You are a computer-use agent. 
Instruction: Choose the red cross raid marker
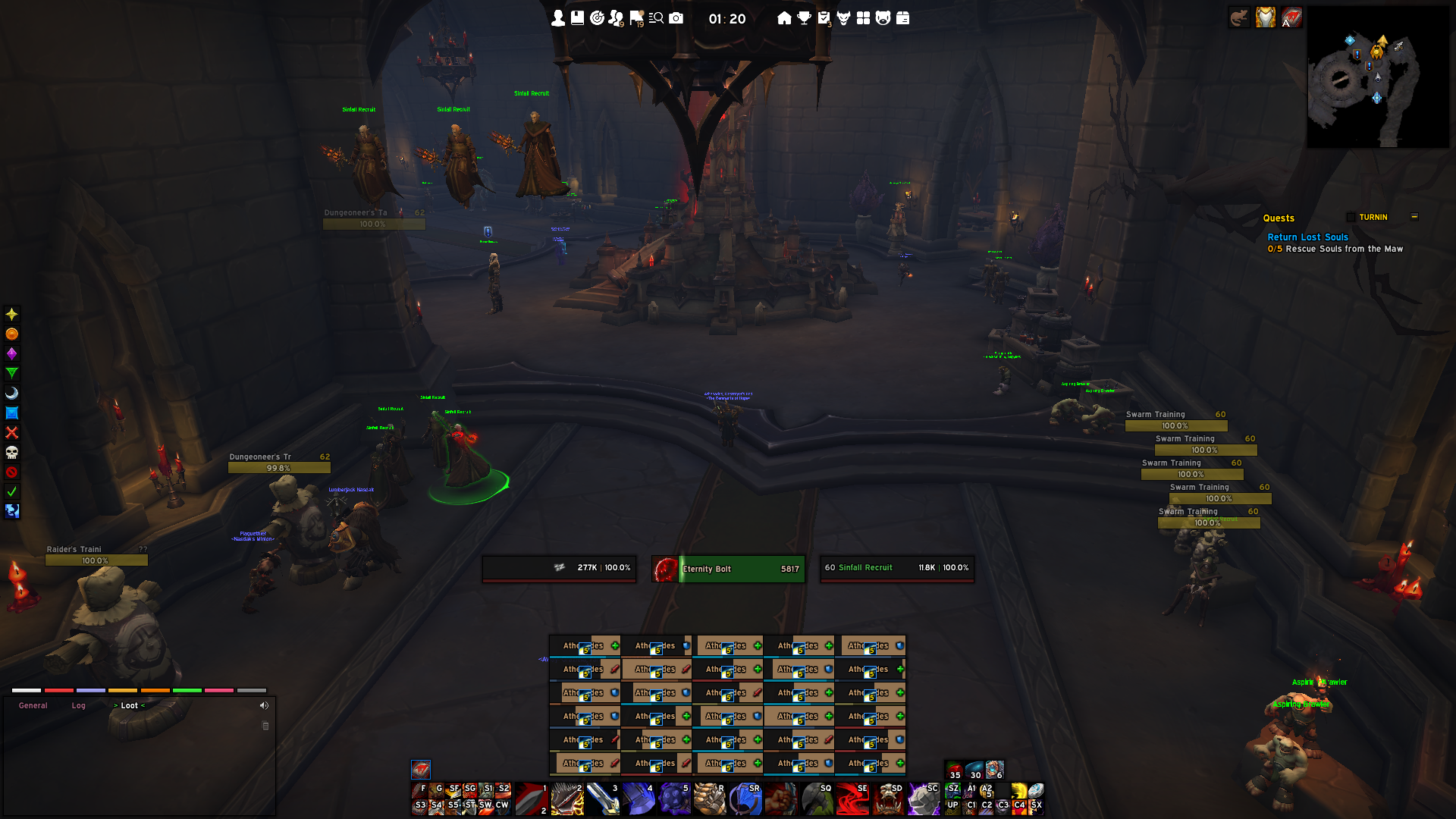point(11,432)
